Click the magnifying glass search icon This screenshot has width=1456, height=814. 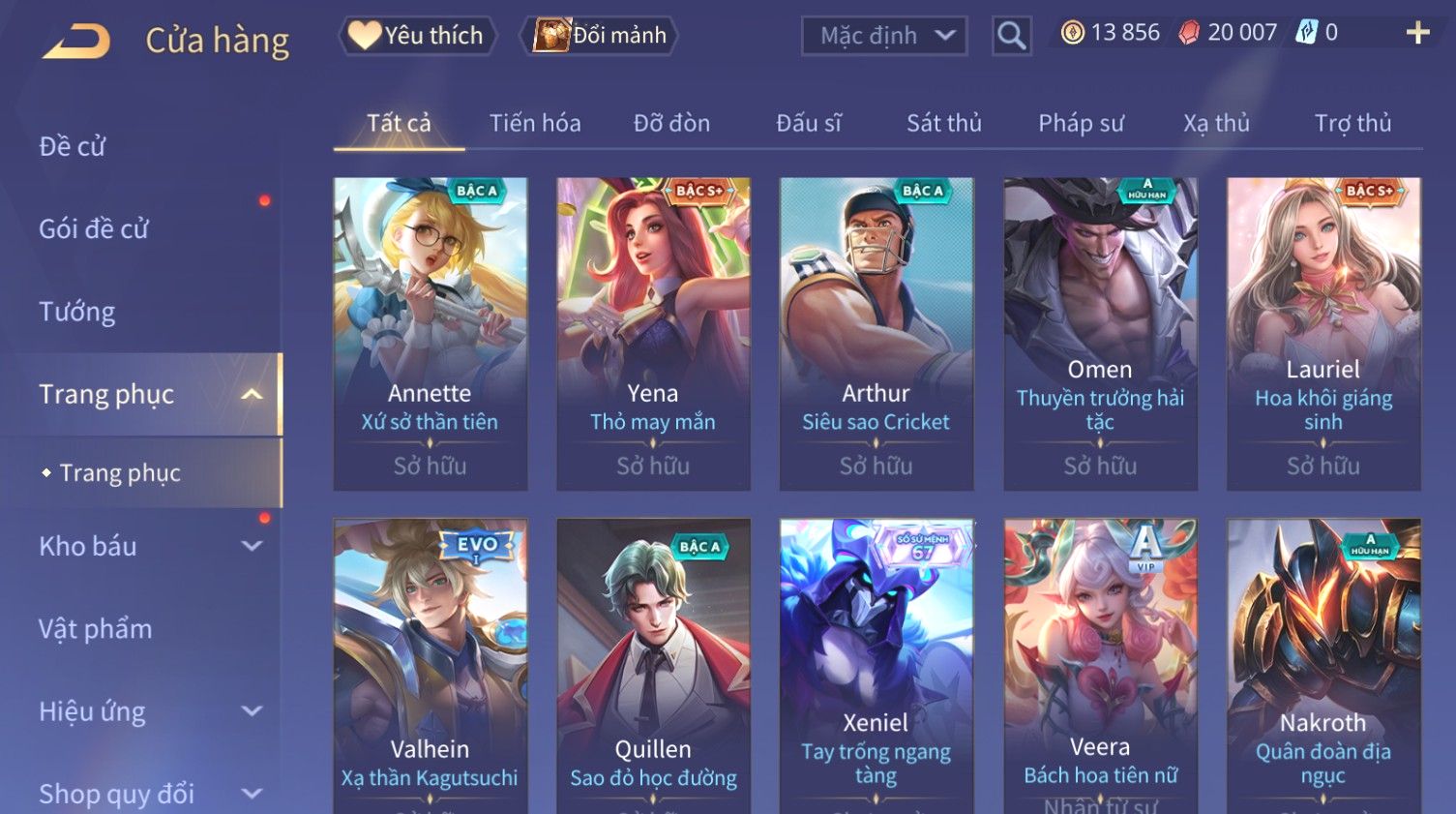click(x=1011, y=37)
